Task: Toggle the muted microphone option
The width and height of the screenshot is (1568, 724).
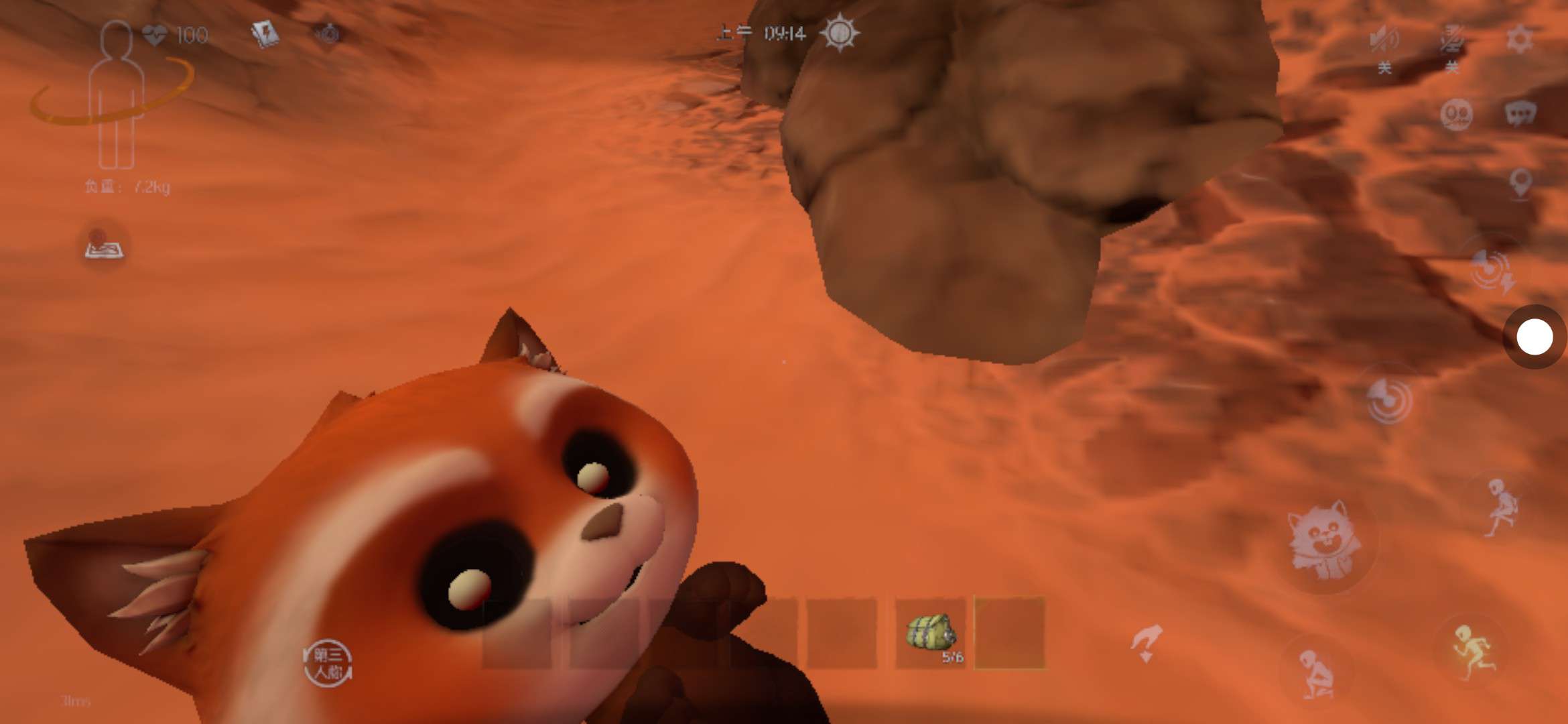Action: click(x=1451, y=42)
